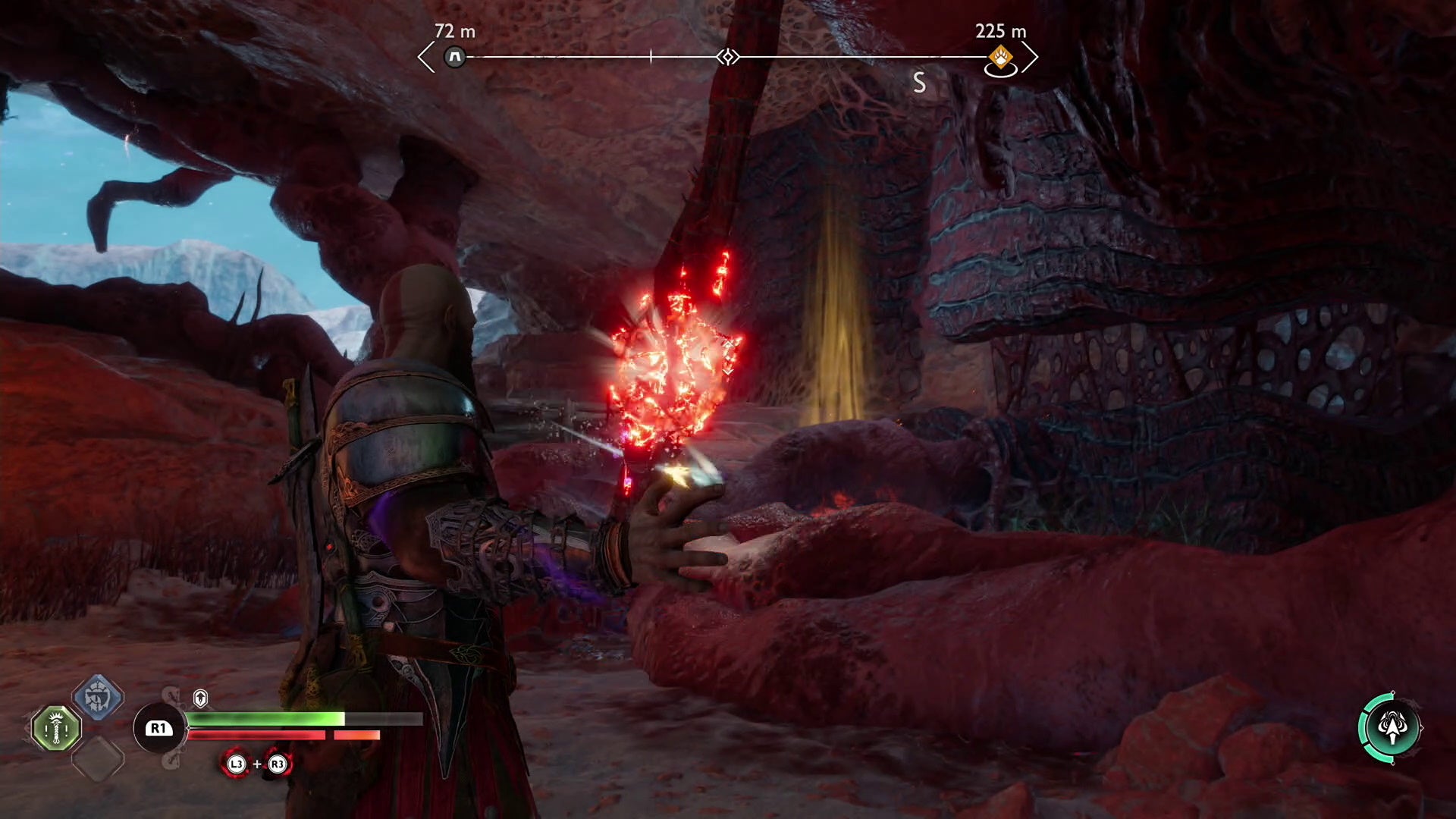
Task: Click the gray doorway marker on compass
Action: pos(455,57)
